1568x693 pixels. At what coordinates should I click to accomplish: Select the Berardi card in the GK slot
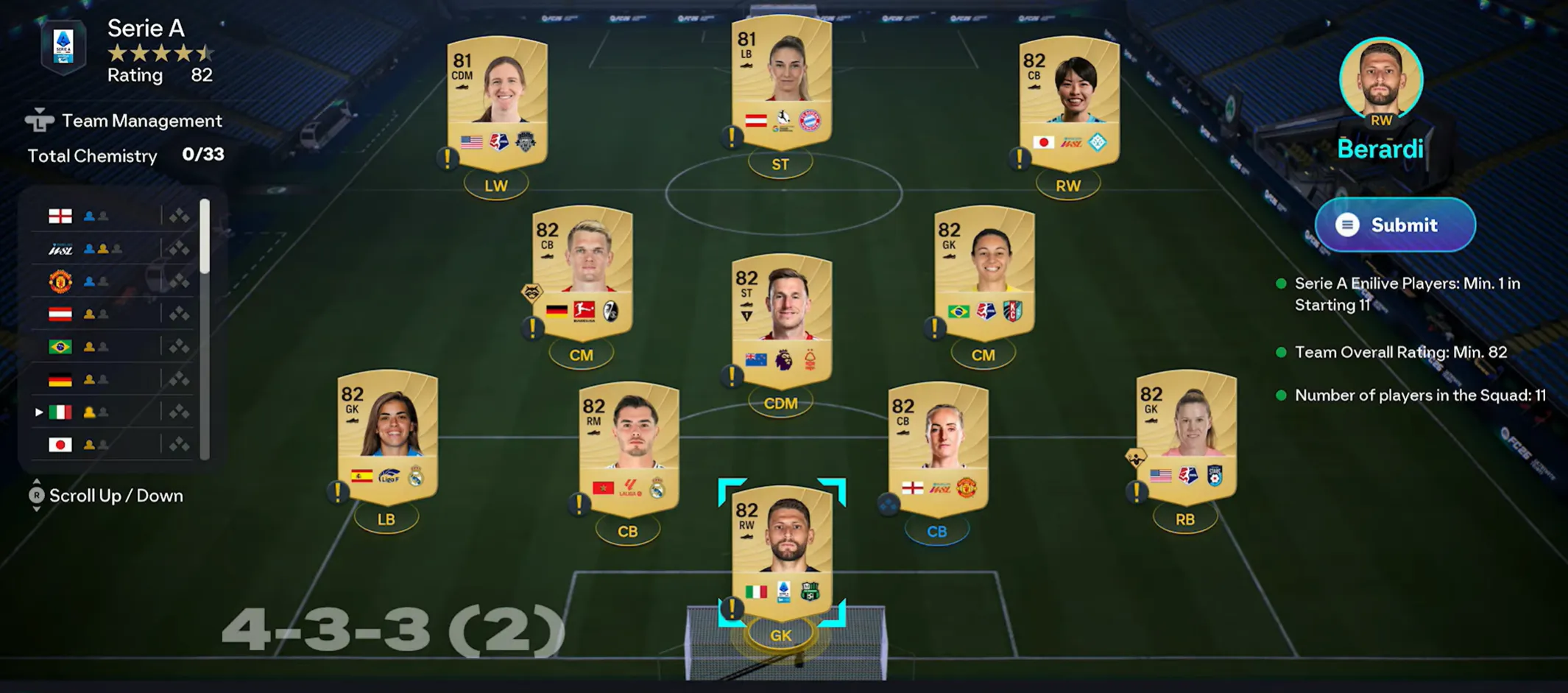pos(782,552)
